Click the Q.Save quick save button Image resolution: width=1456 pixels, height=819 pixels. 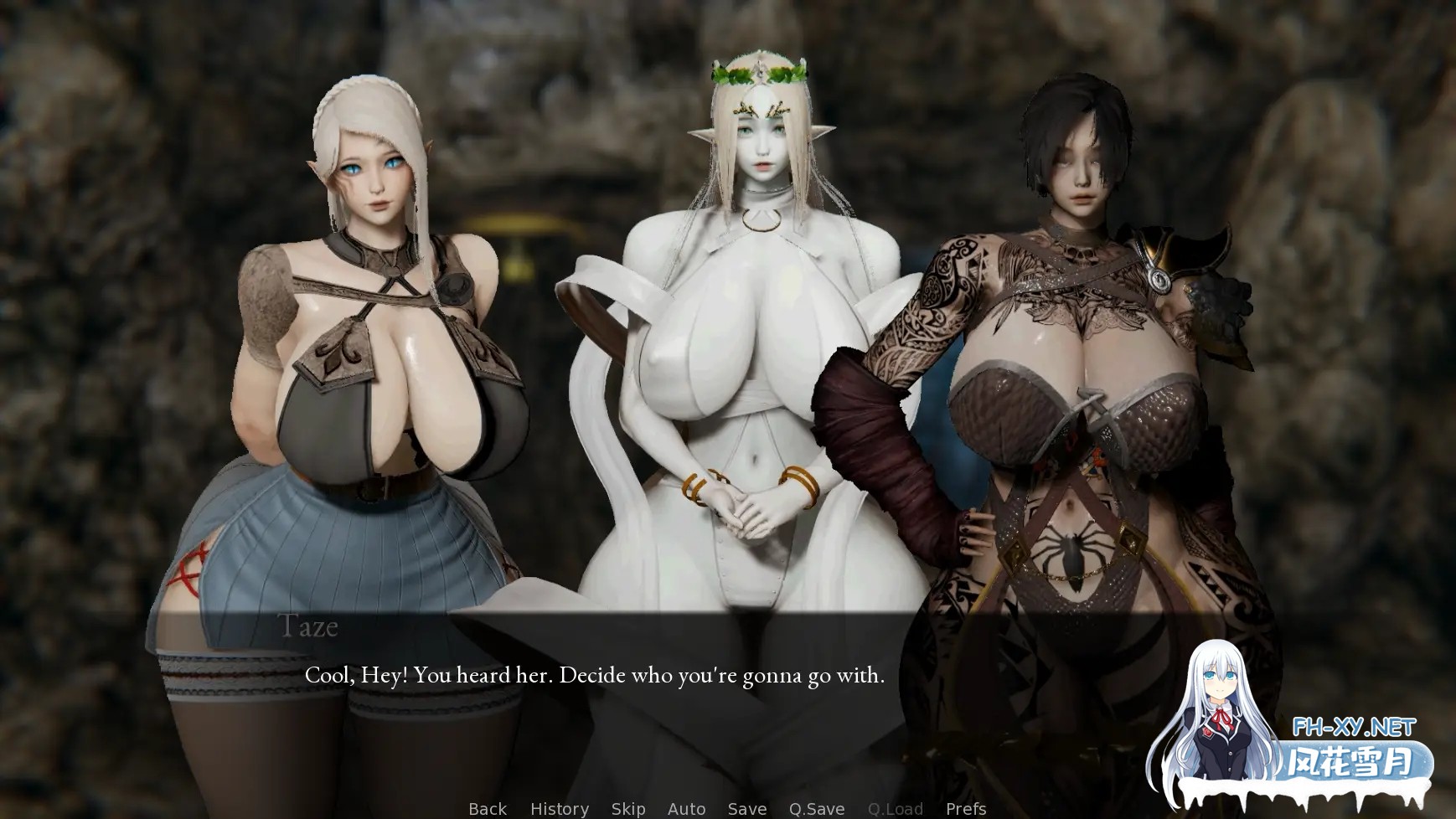point(816,808)
